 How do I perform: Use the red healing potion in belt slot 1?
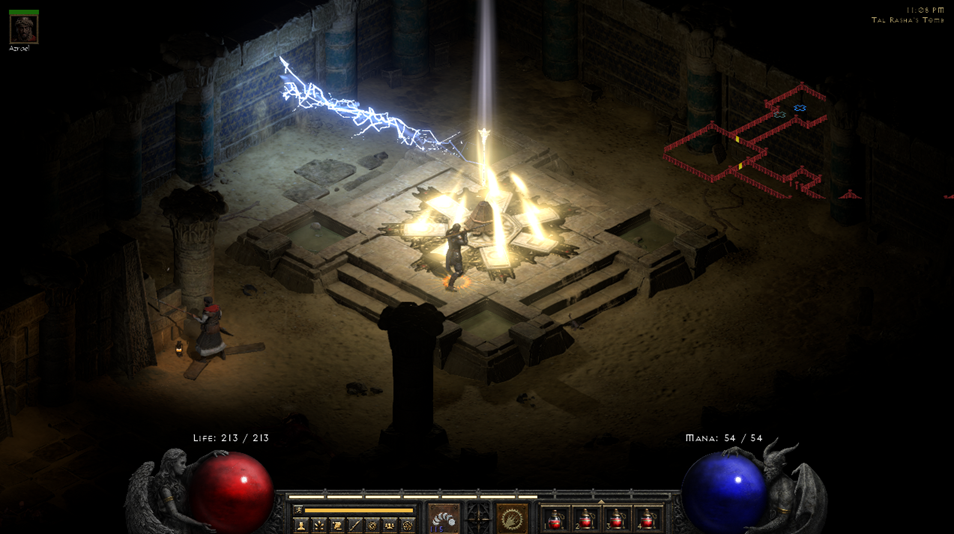[x=556, y=519]
